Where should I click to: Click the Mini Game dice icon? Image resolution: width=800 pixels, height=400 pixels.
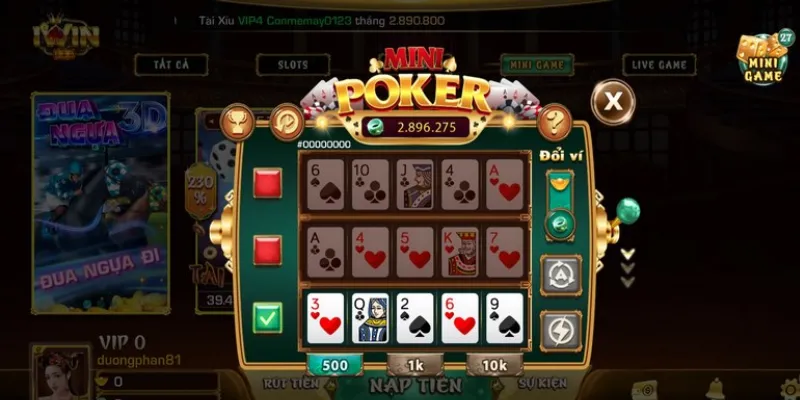pyautogui.click(x=764, y=62)
